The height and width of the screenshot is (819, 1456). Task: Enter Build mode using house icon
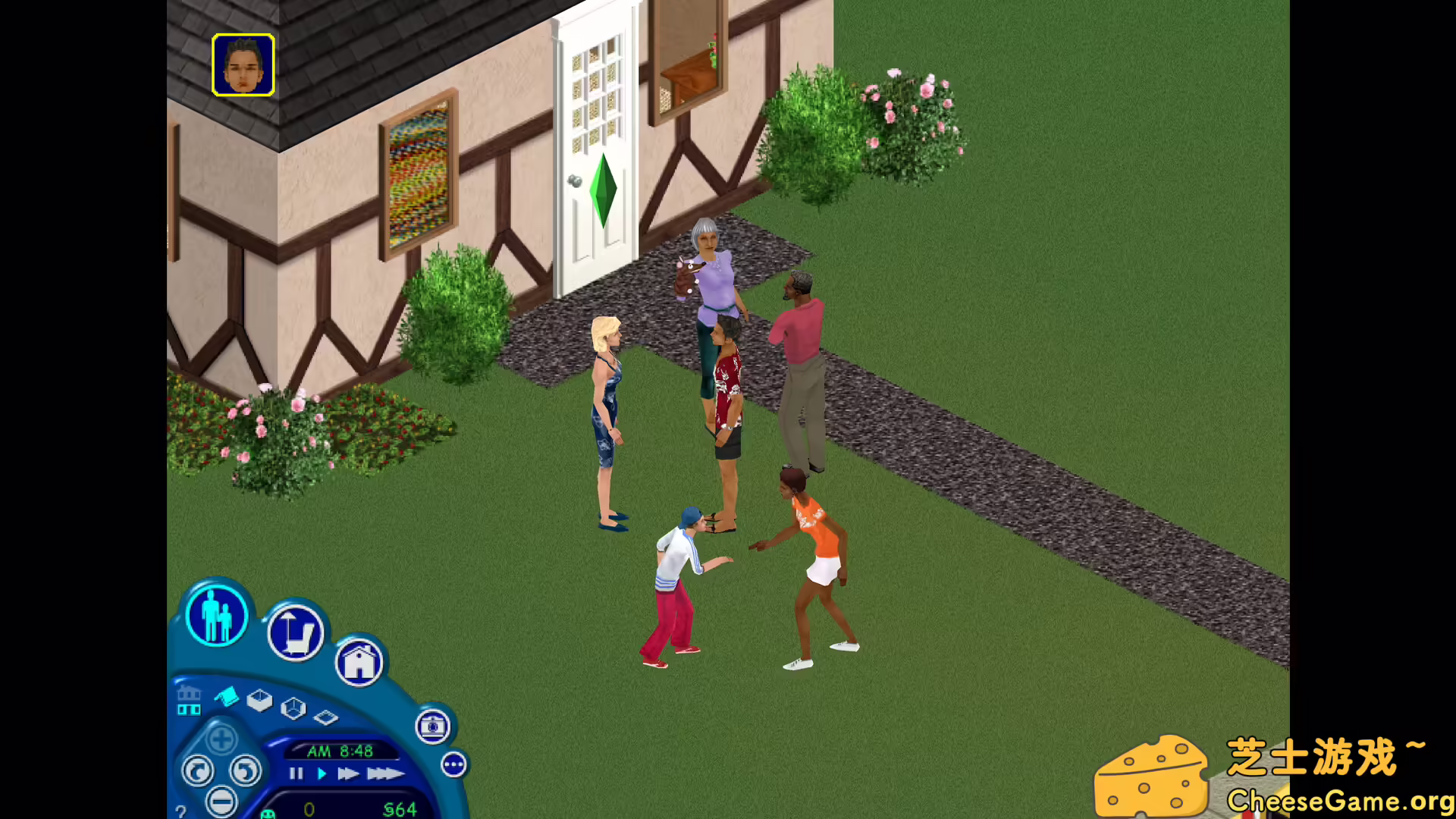click(360, 663)
